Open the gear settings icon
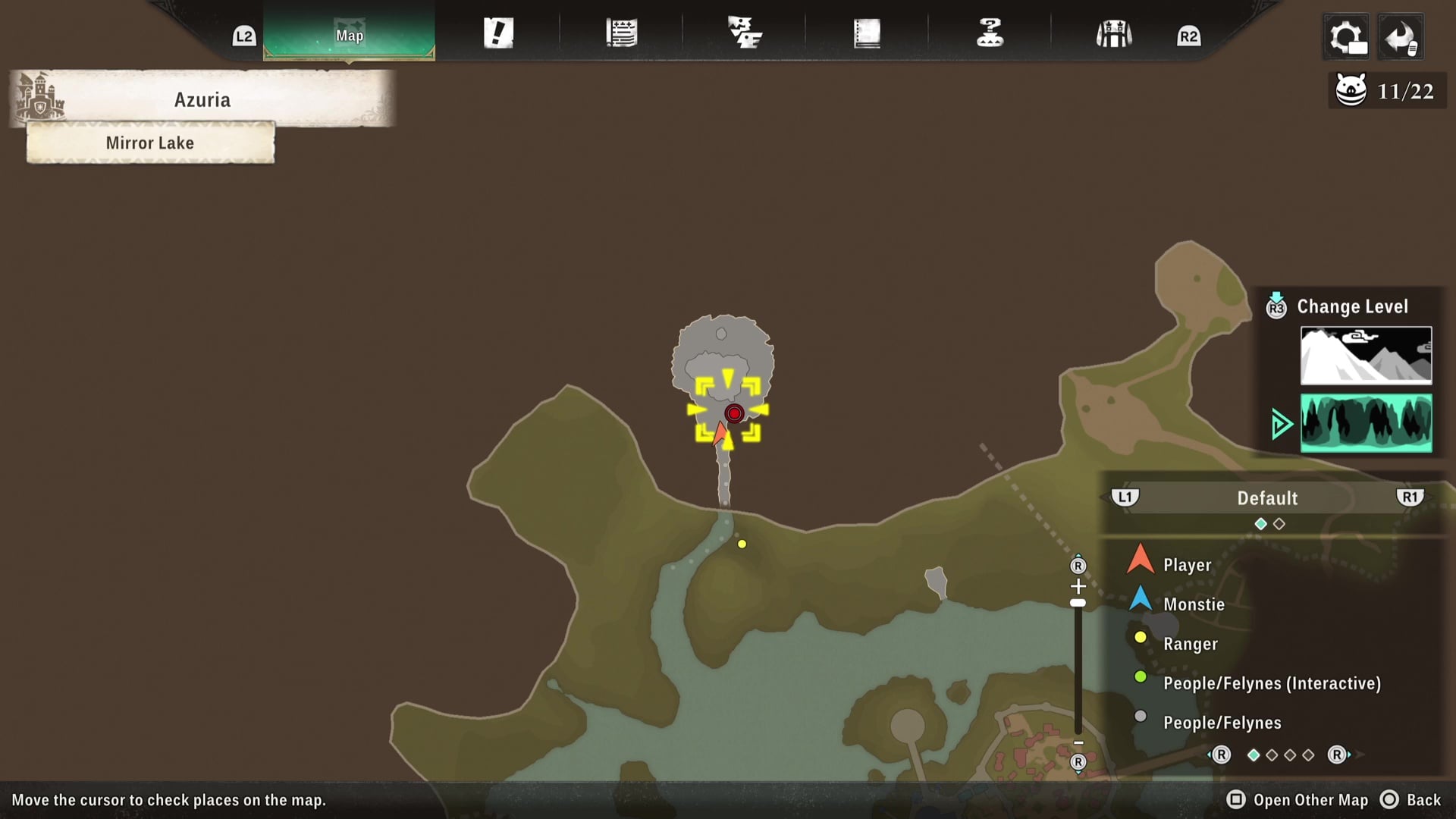This screenshot has width=1456, height=819. tap(1347, 36)
